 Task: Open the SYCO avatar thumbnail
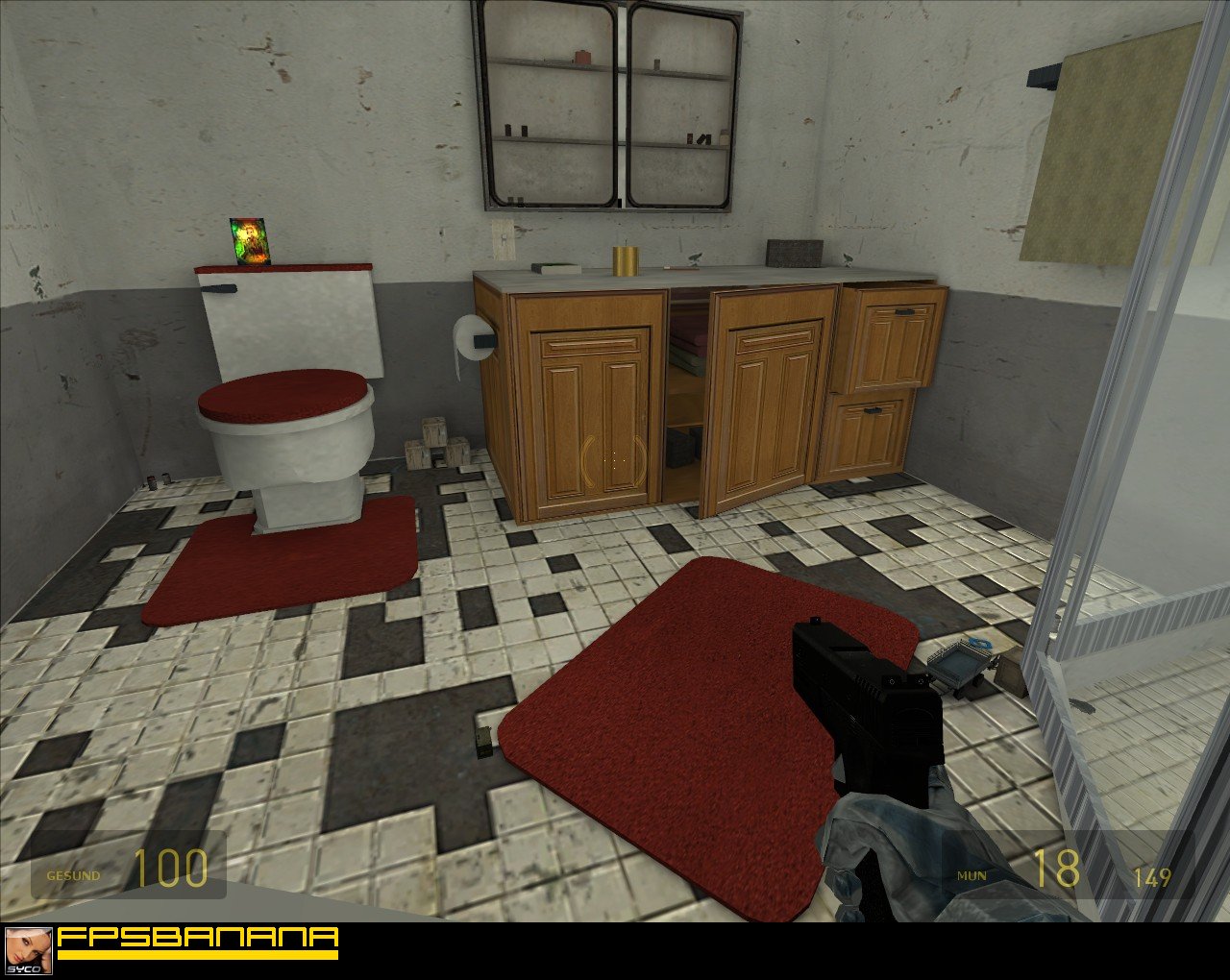point(28,950)
